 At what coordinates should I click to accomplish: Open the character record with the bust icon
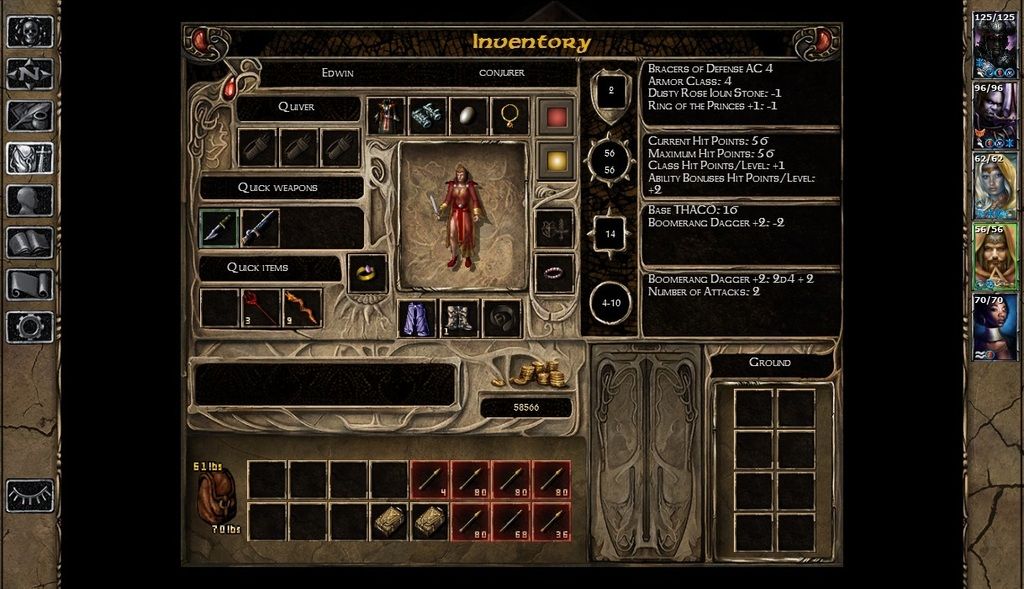click(30, 200)
